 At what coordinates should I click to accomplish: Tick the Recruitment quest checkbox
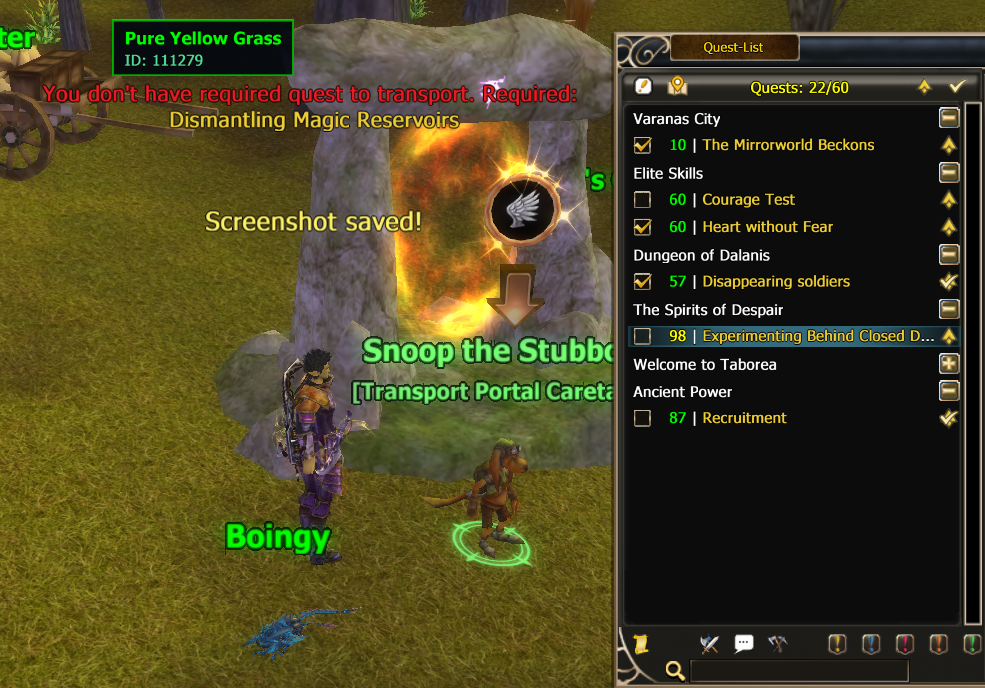(x=643, y=418)
